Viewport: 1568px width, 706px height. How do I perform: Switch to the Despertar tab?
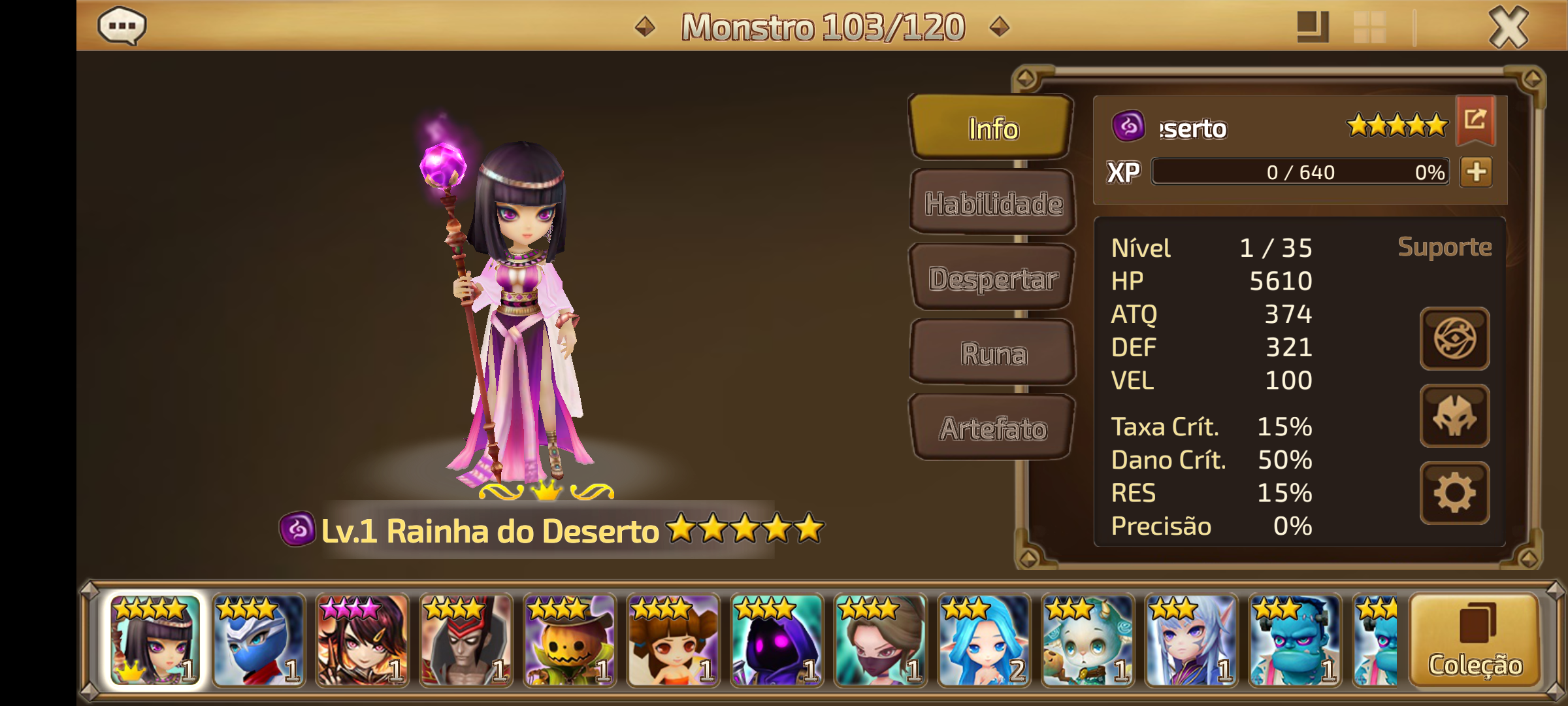[x=993, y=278]
